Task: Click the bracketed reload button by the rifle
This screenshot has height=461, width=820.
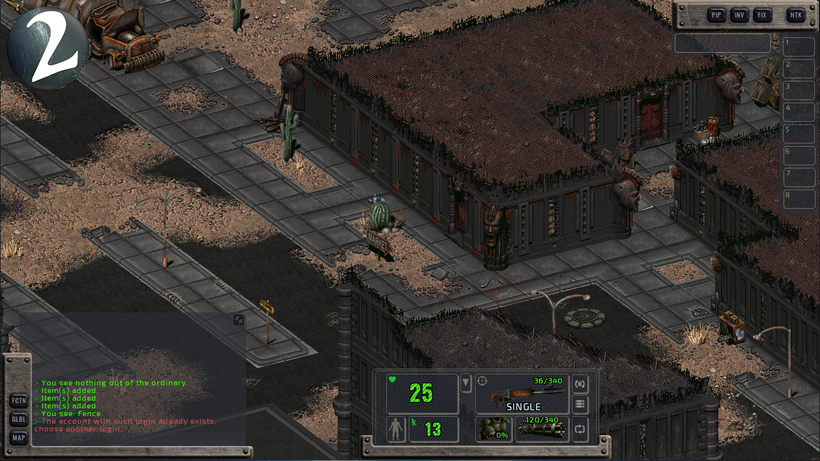Action: [x=580, y=383]
